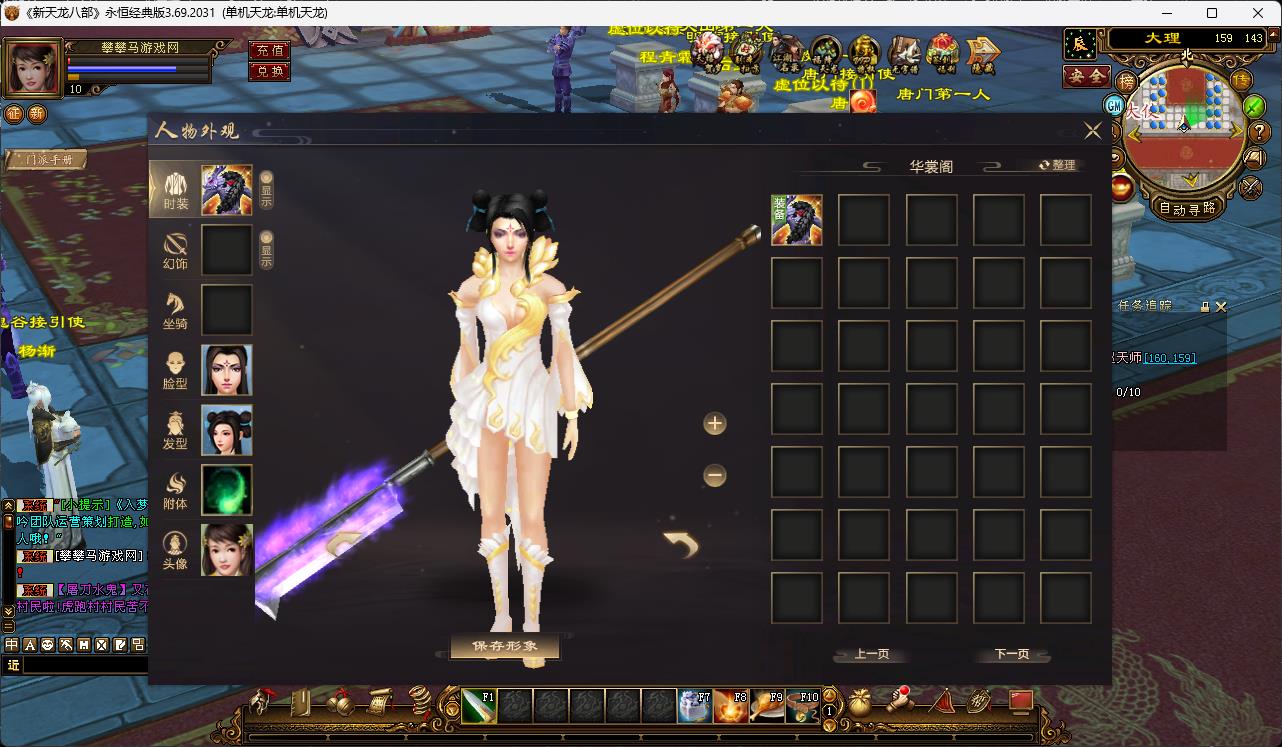Switch to the 时装 fashion tab

(175, 189)
